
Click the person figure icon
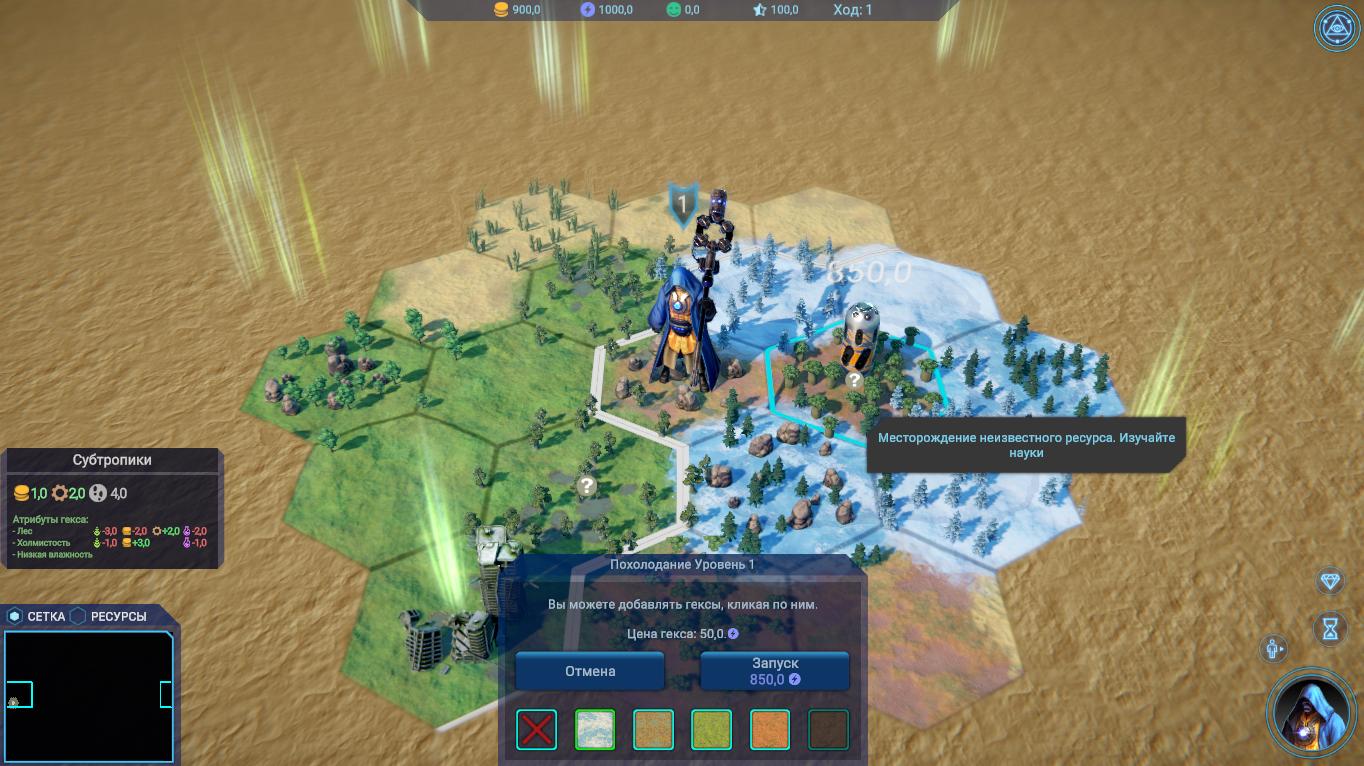pyautogui.click(x=1275, y=649)
